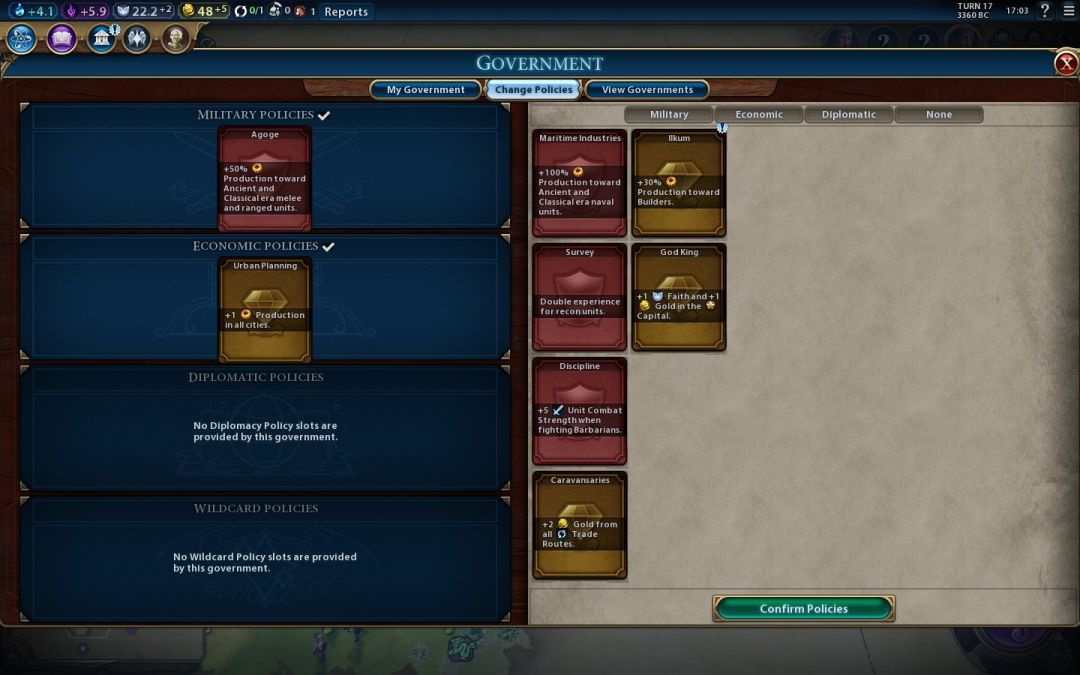Choose the Caravansaries policy card
Screen dimensions: 1080x675
tap(579, 525)
